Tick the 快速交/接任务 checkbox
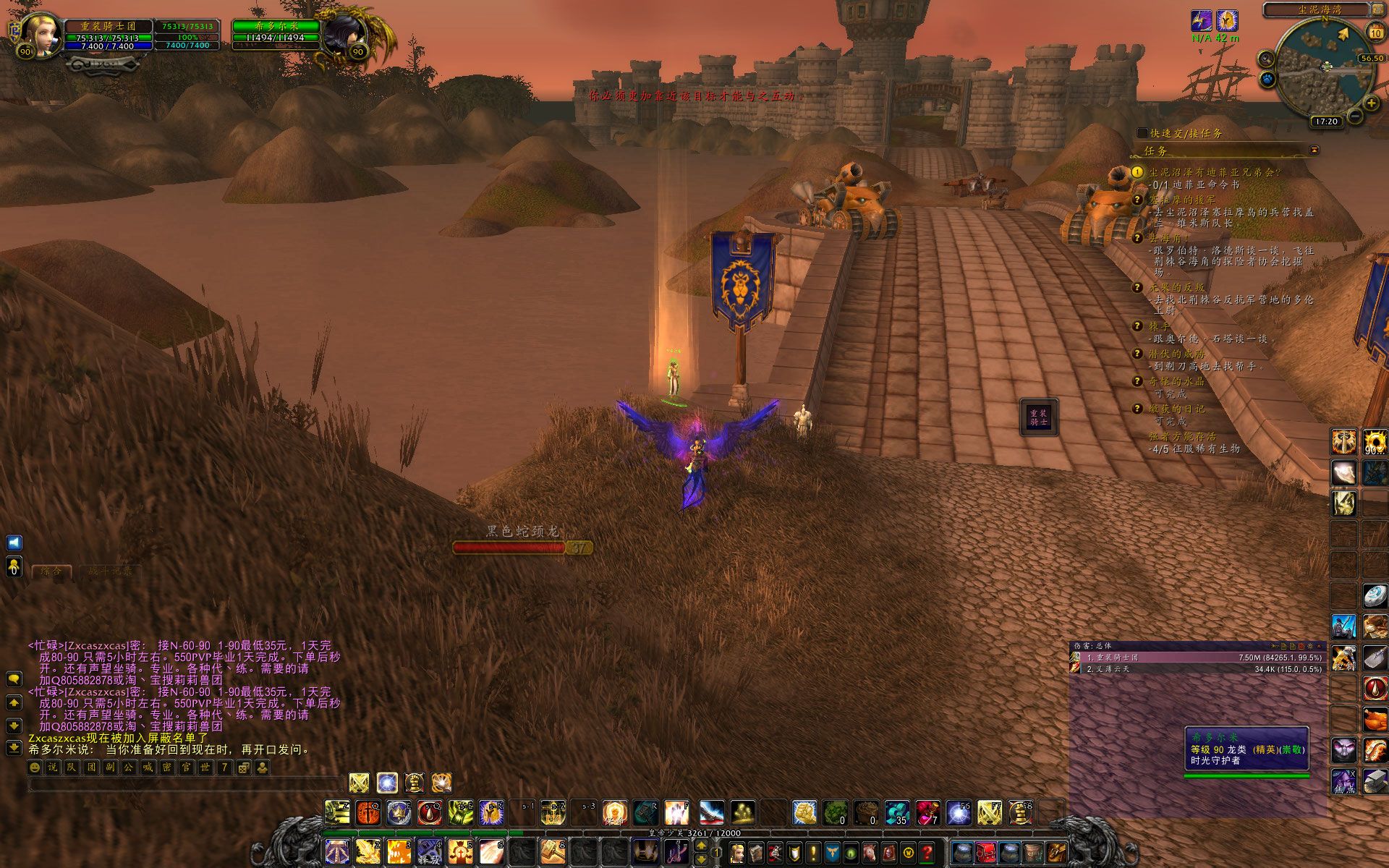Viewport: 1389px width, 868px height. pyautogui.click(x=1142, y=133)
